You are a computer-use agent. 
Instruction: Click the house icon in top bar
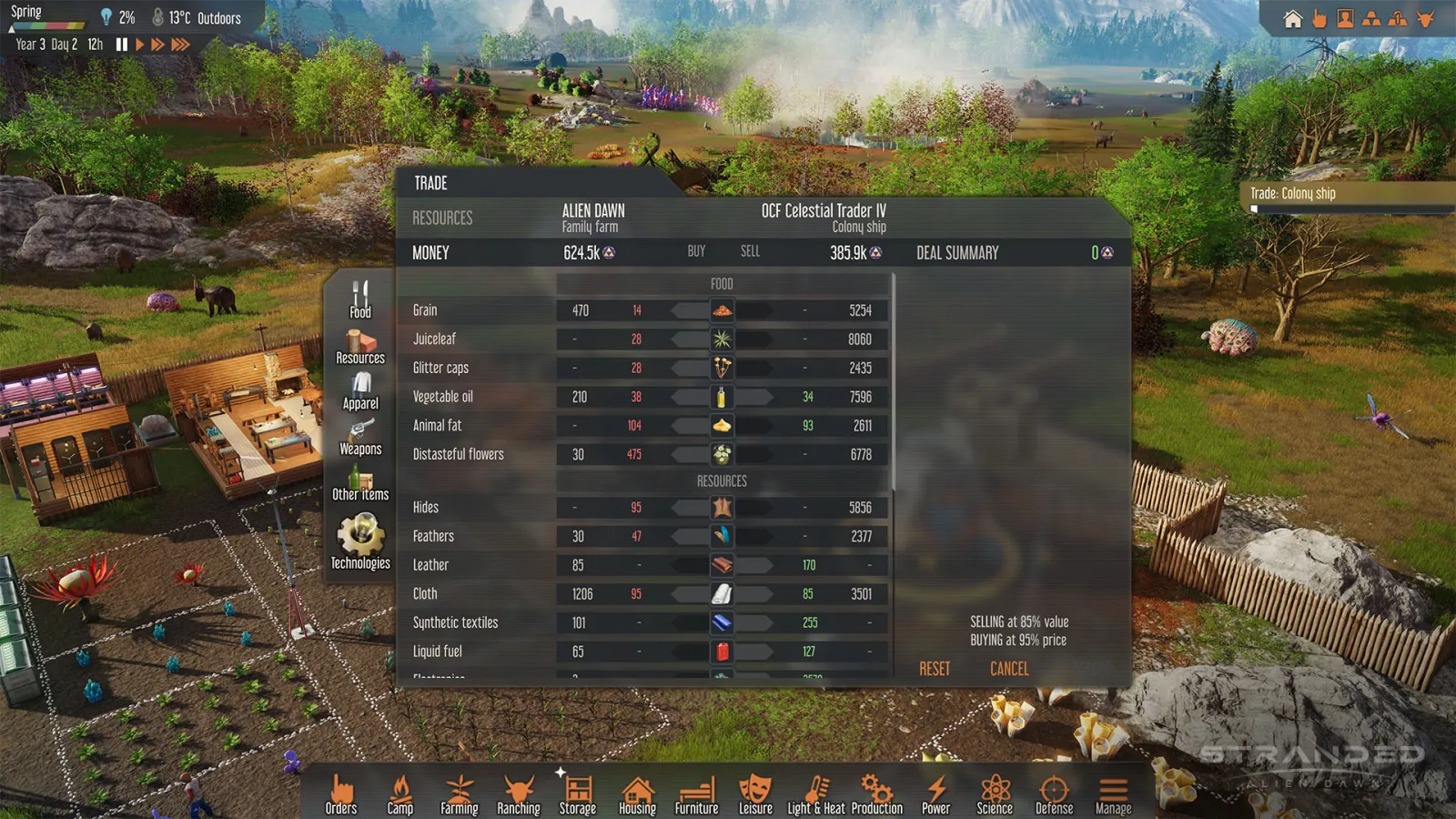pyautogui.click(x=1292, y=19)
